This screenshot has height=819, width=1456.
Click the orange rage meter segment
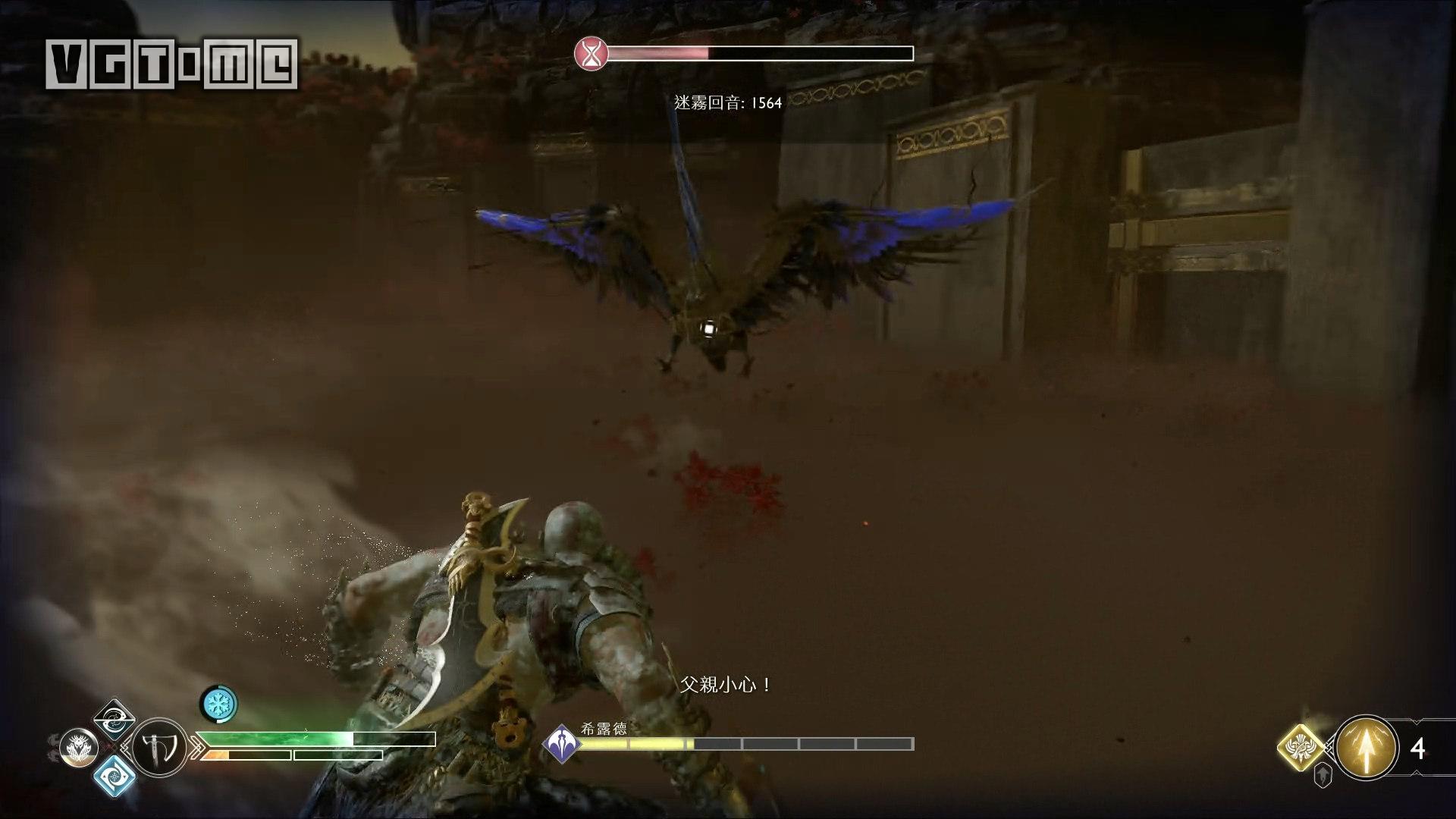coord(216,755)
